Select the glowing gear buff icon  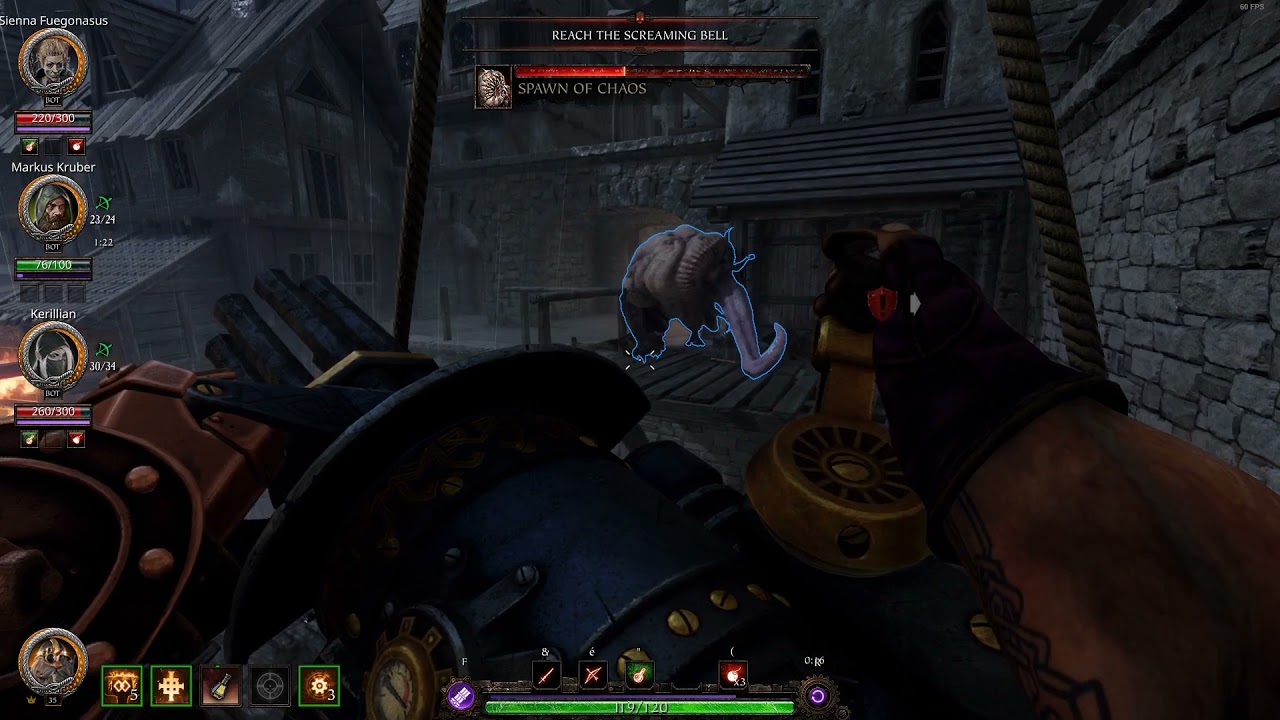(320, 686)
